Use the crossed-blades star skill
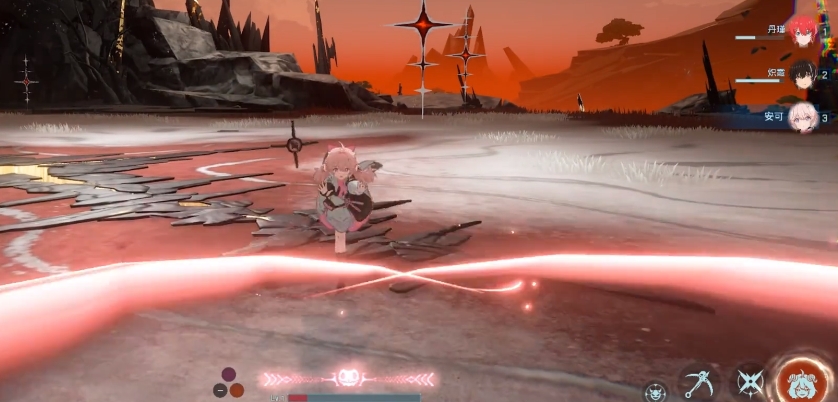838x402 pixels. [x=749, y=382]
